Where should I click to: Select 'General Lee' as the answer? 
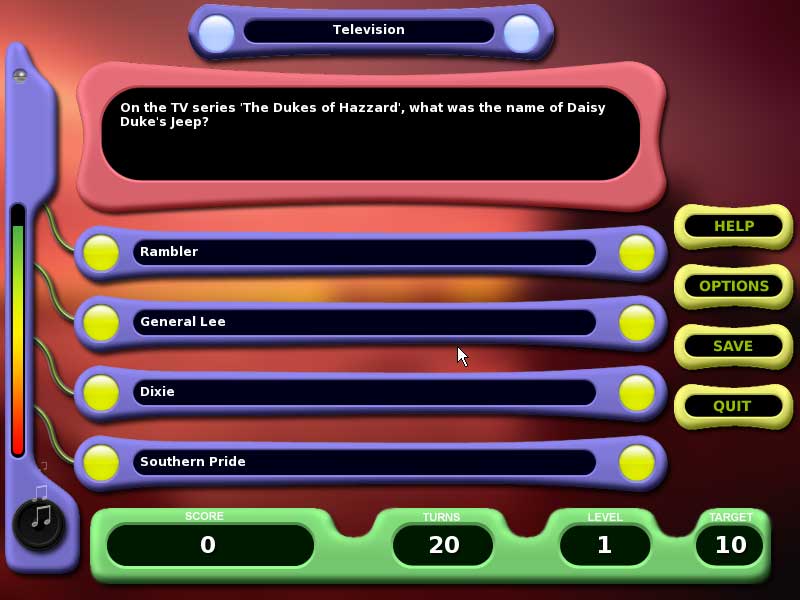tap(364, 322)
